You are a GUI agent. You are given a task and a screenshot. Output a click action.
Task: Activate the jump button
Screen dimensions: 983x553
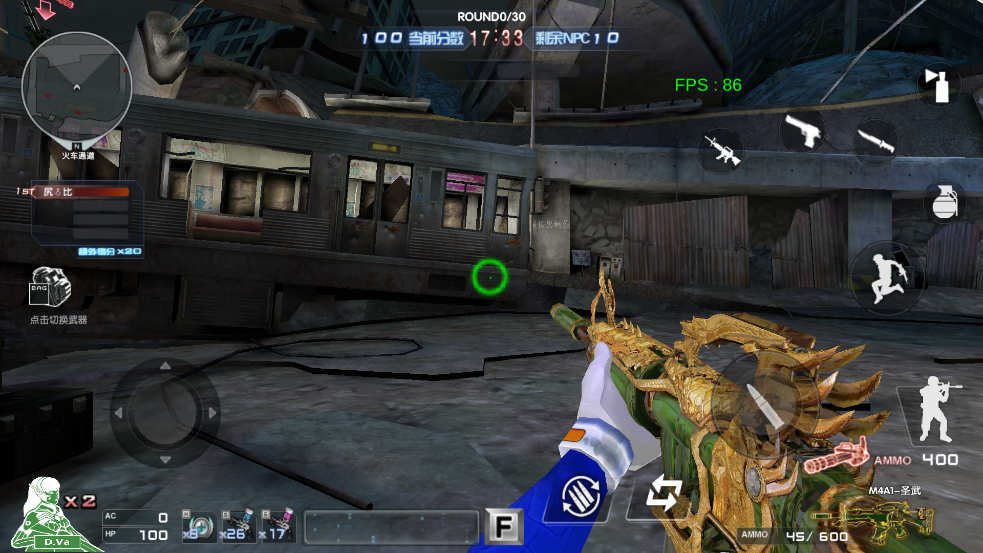(x=886, y=276)
